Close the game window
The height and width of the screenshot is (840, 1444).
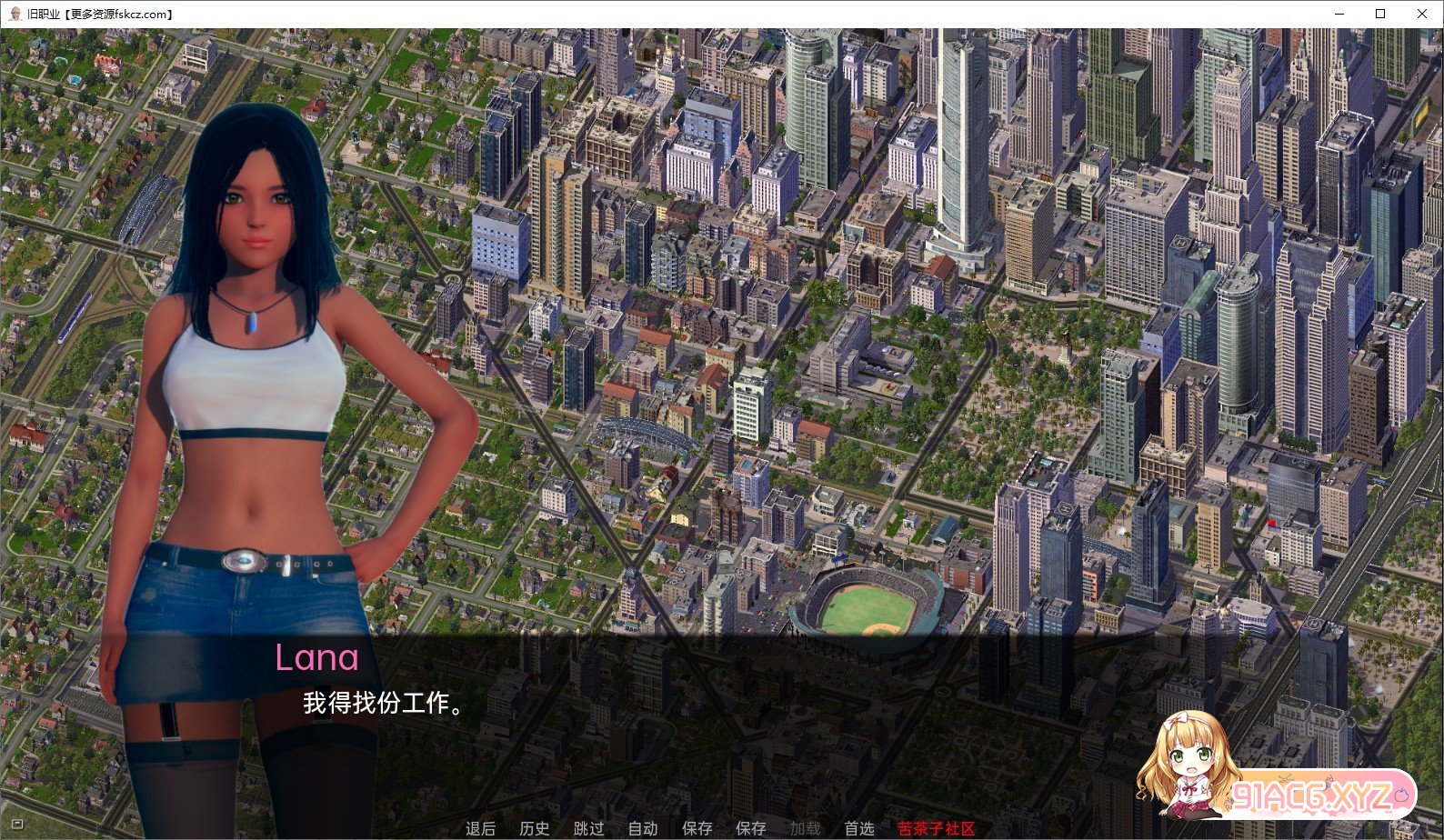1422,14
